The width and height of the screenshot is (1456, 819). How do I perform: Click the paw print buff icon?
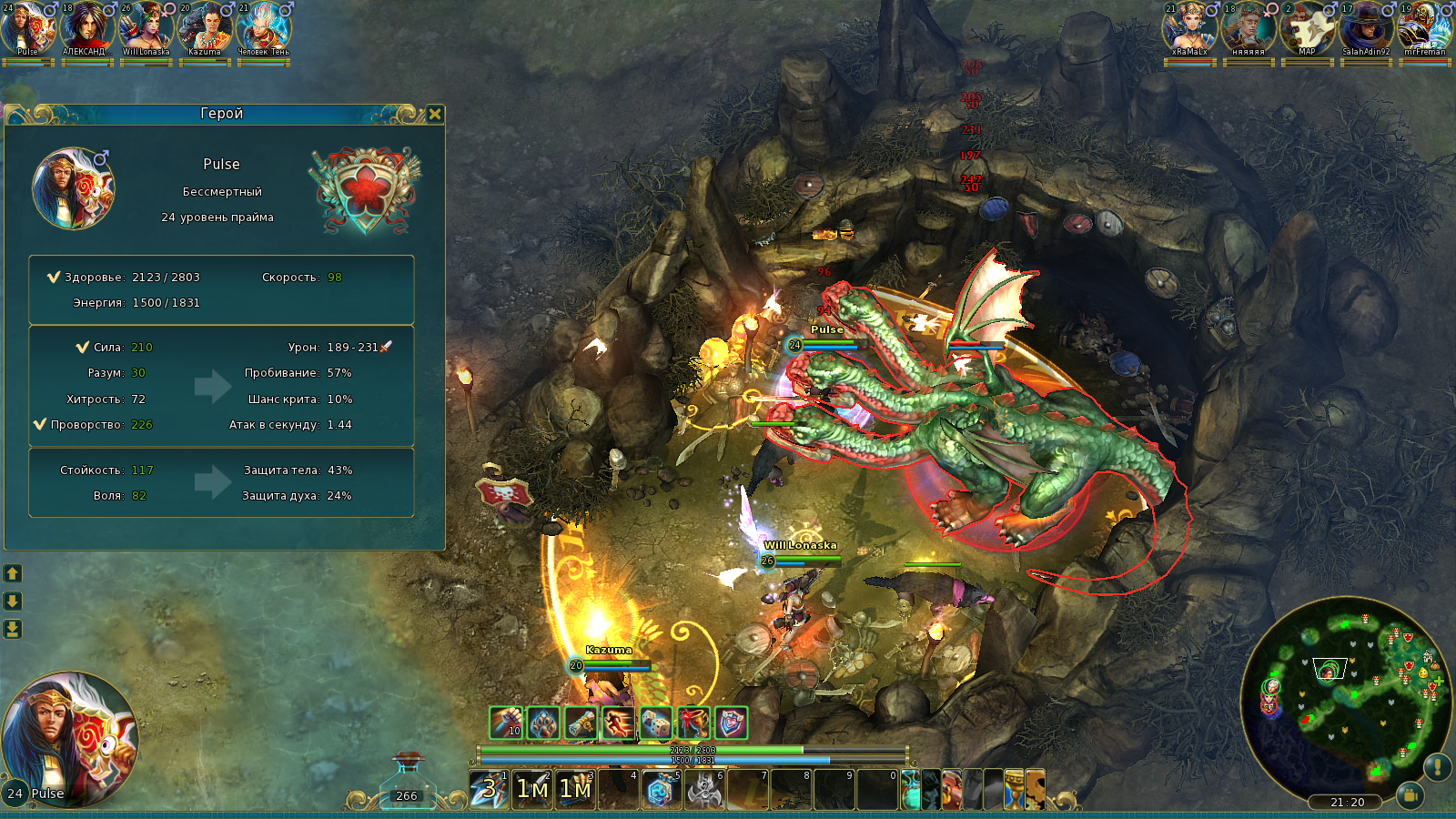(543, 723)
